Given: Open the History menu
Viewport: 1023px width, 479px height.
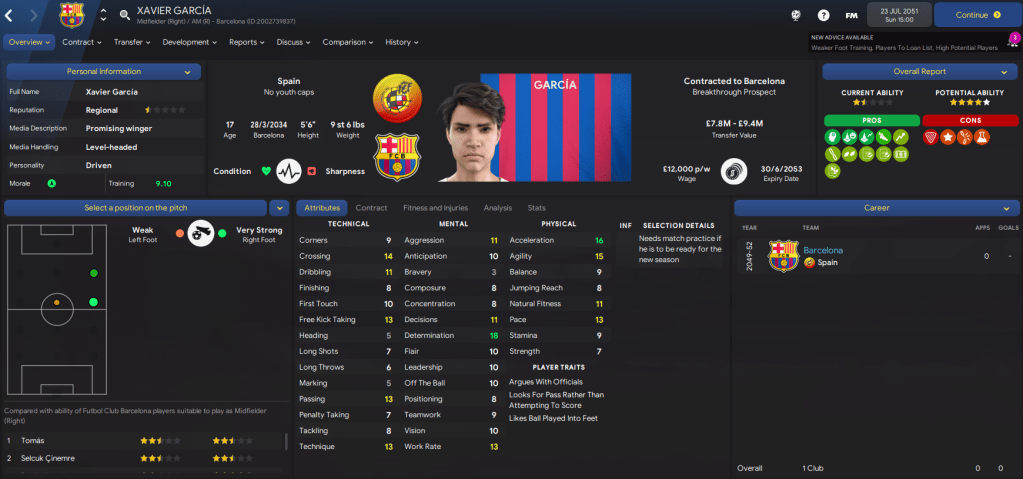Looking at the screenshot, I should [401, 42].
